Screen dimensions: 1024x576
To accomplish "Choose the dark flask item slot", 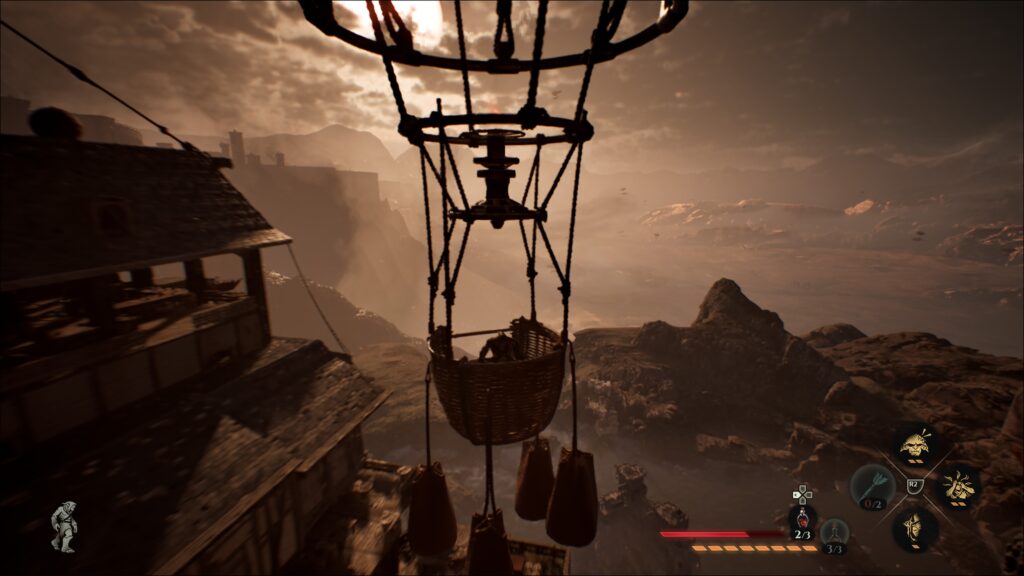I will pyautogui.click(x=834, y=532).
